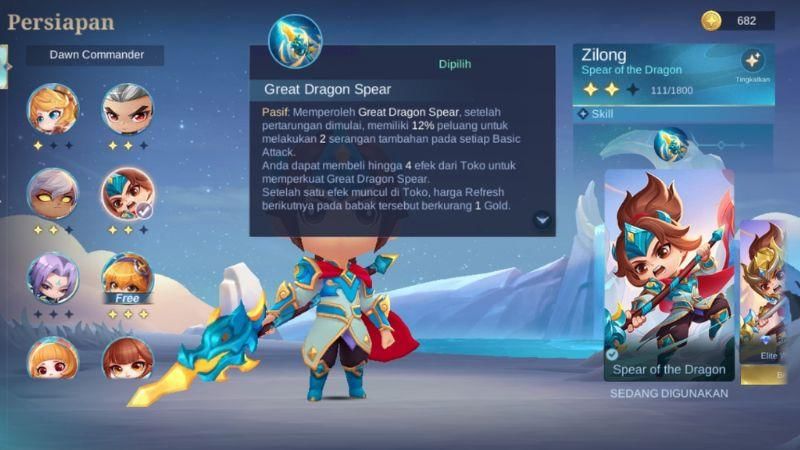Select the commander marked Free
Screen dimensions: 800x450
tap(128, 277)
